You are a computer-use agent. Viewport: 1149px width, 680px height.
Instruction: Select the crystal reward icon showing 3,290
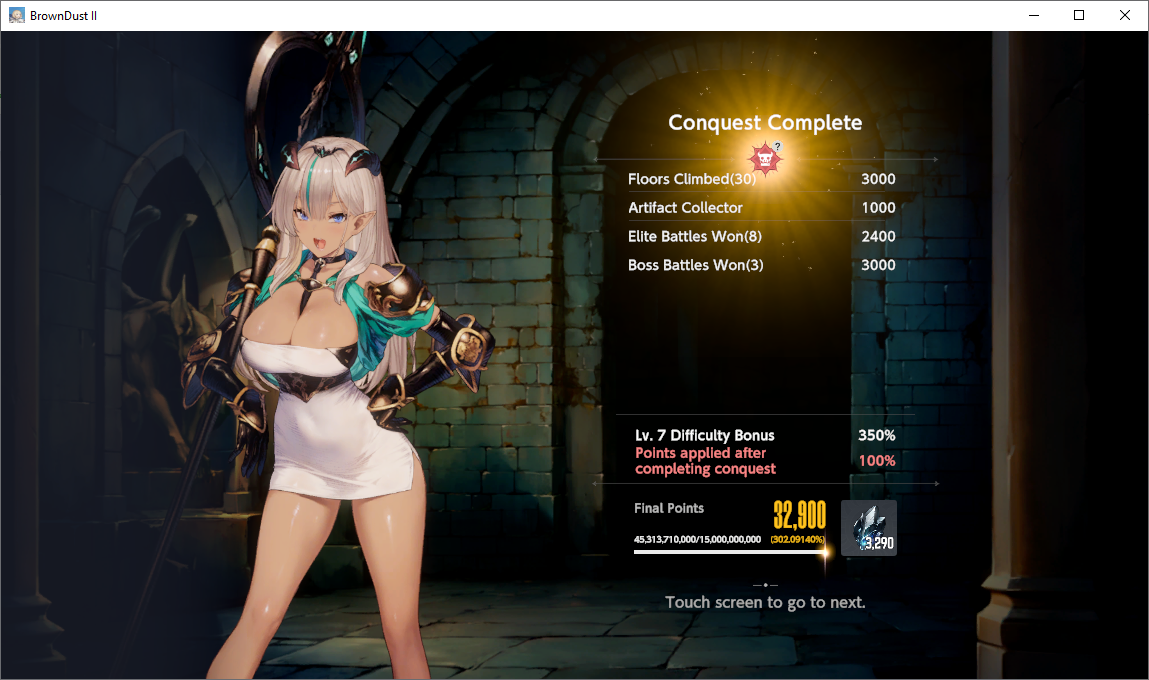click(868, 528)
